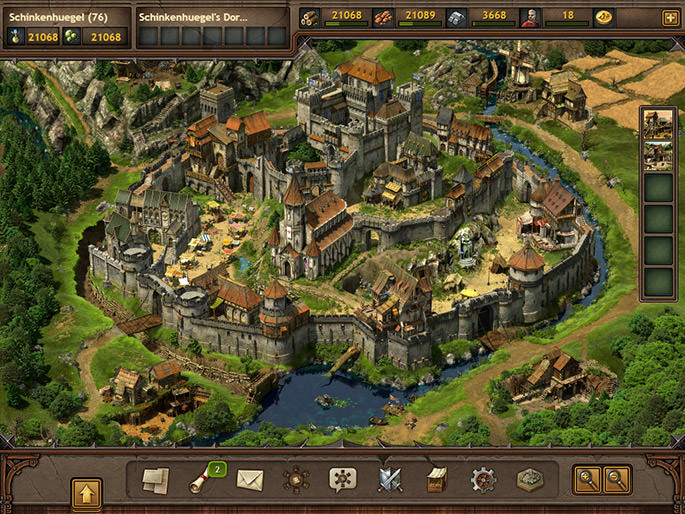Screen dimensions: 685x514
Task: Click the up-arrow upgrade button
Action: (86, 492)
